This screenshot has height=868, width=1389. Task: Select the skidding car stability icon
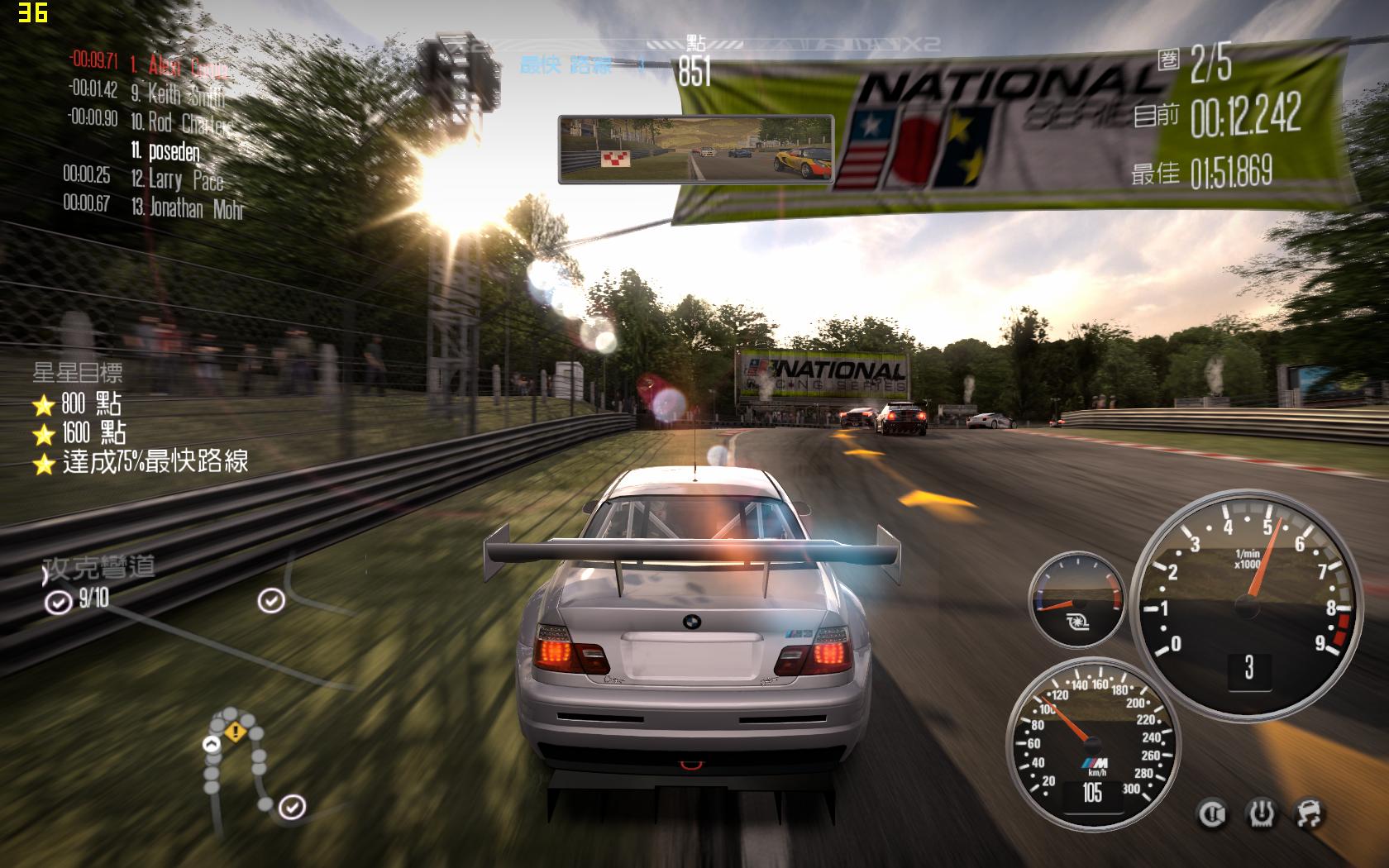coord(1308,814)
